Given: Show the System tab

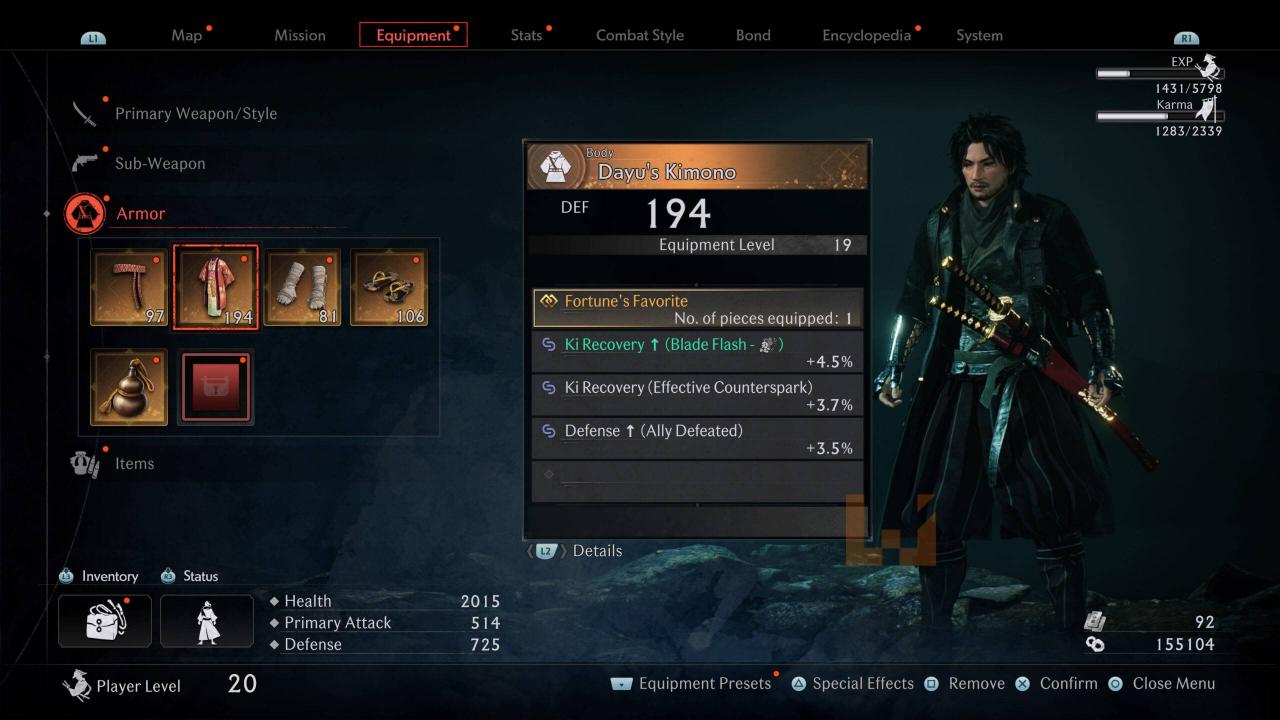Looking at the screenshot, I should (979, 35).
